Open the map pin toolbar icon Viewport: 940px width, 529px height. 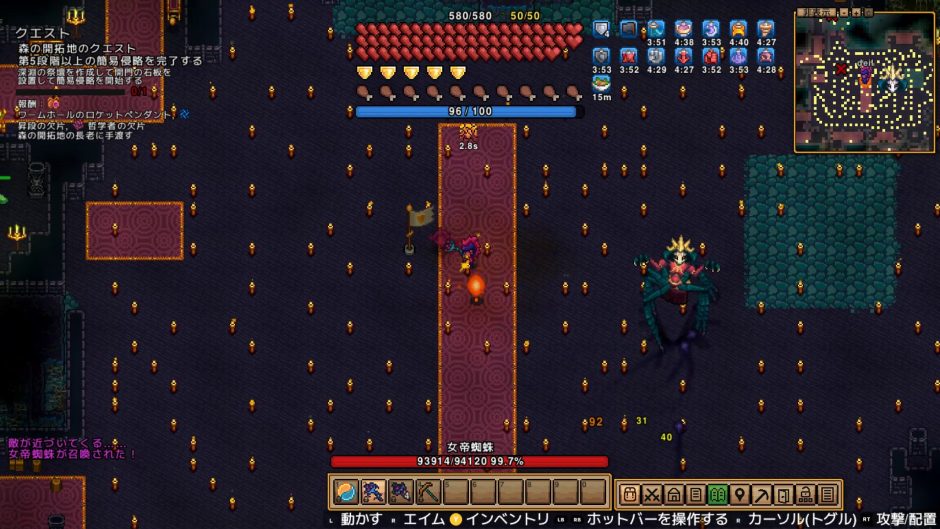click(x=739, y=494)
